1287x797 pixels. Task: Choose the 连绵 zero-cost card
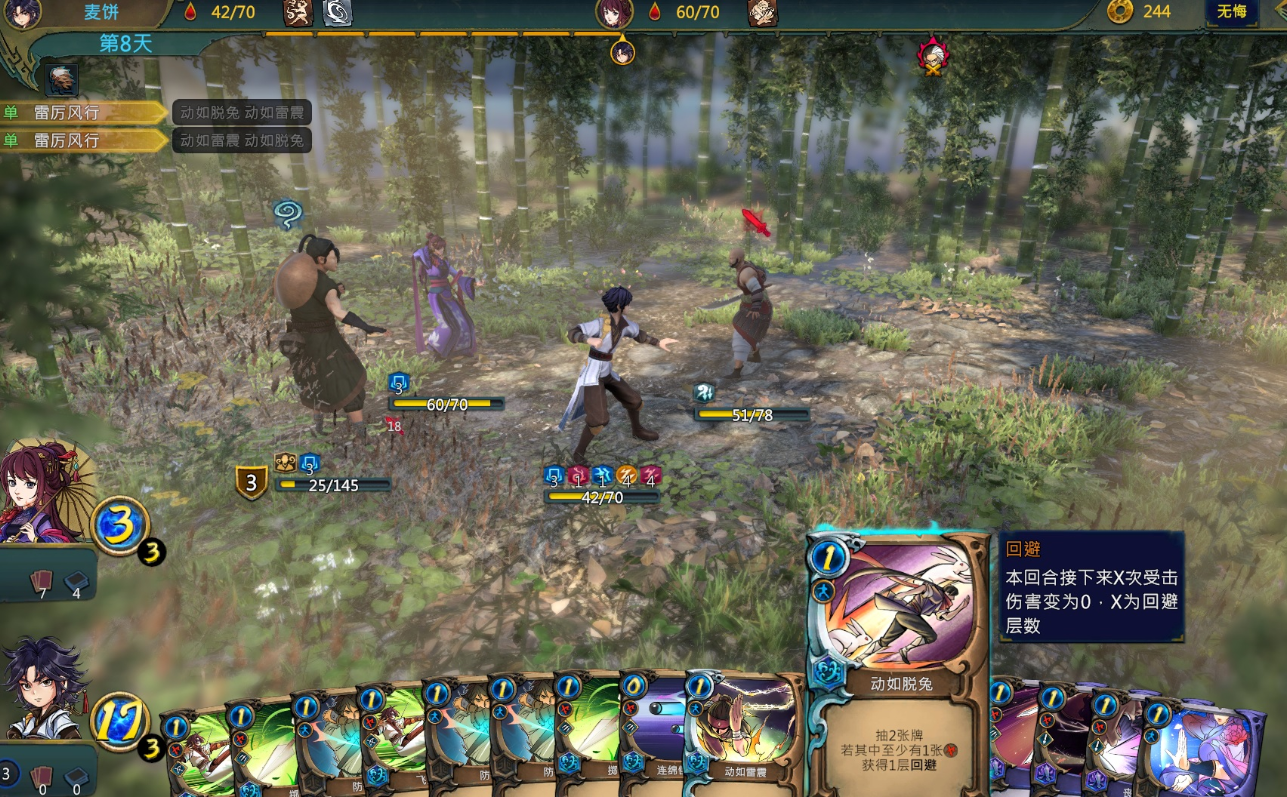(x=652, y=735)
